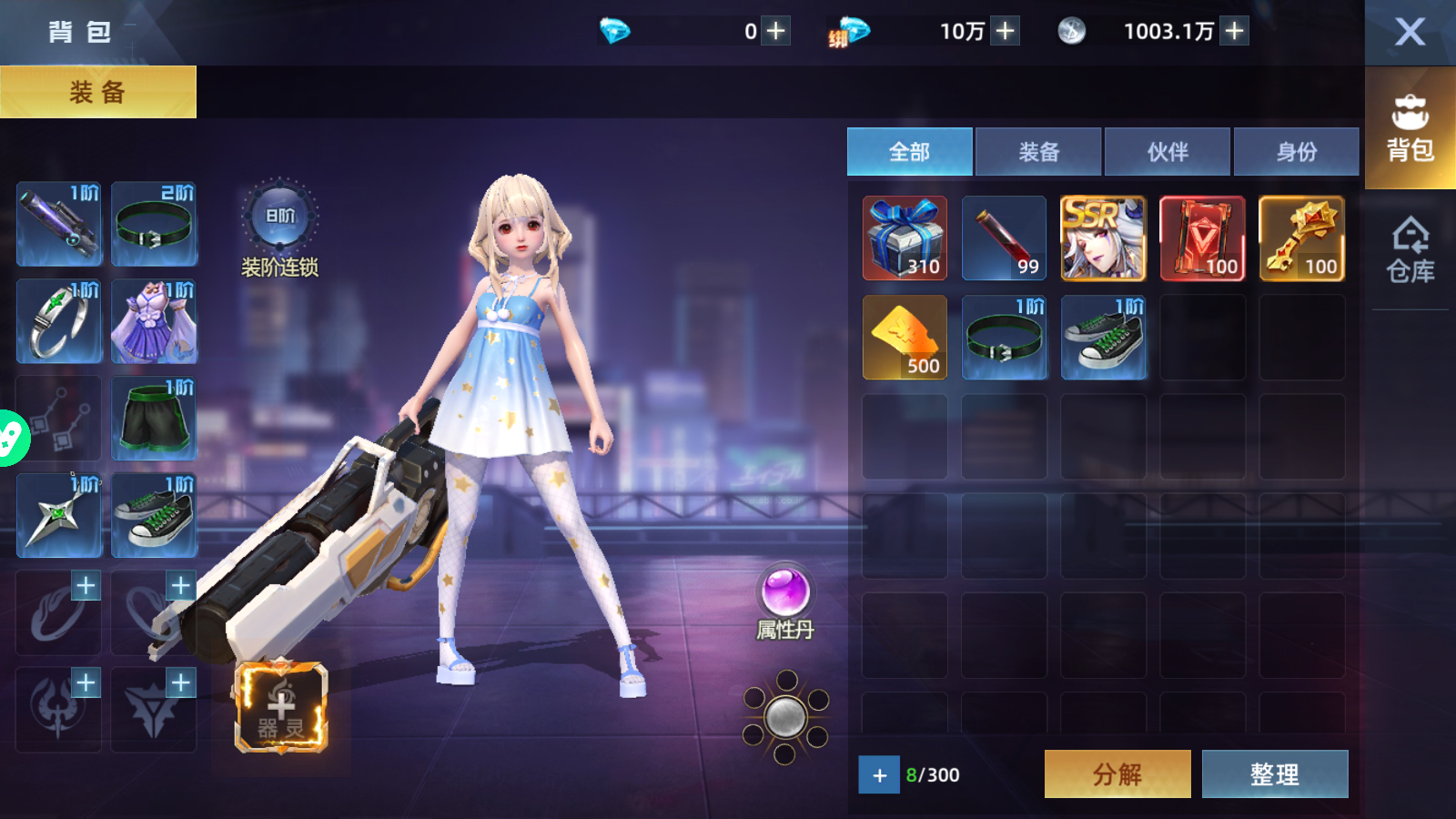
Task: Select the gold voucher item showing 500
Action: (904, 337)
